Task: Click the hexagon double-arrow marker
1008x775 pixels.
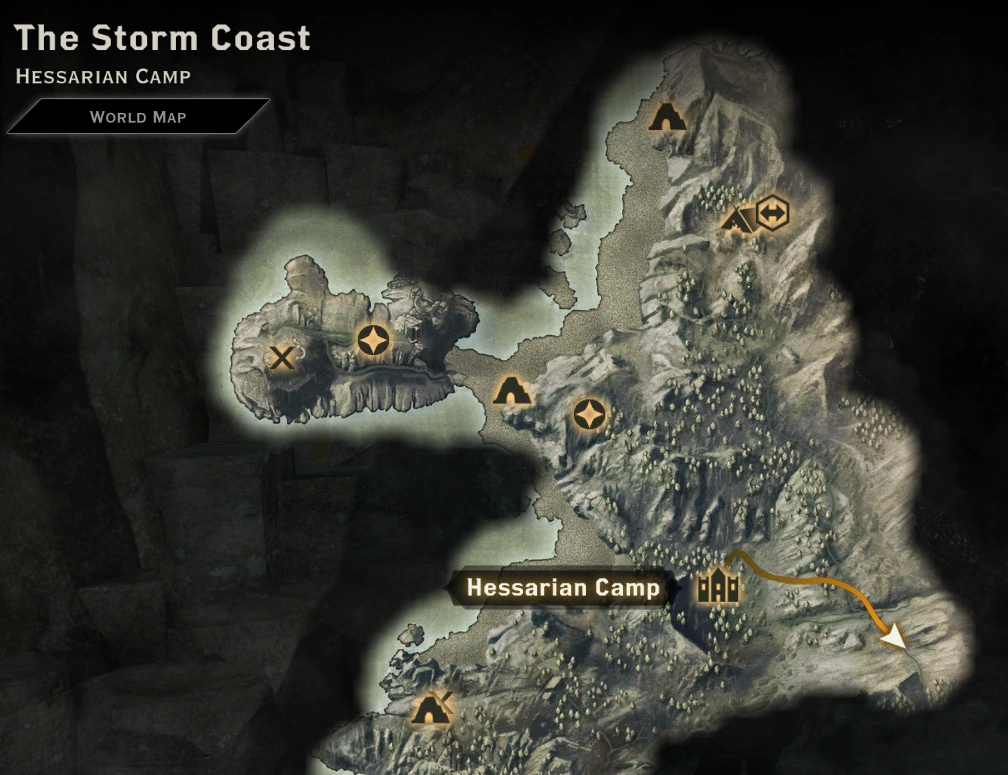Action: click(772, 212)
